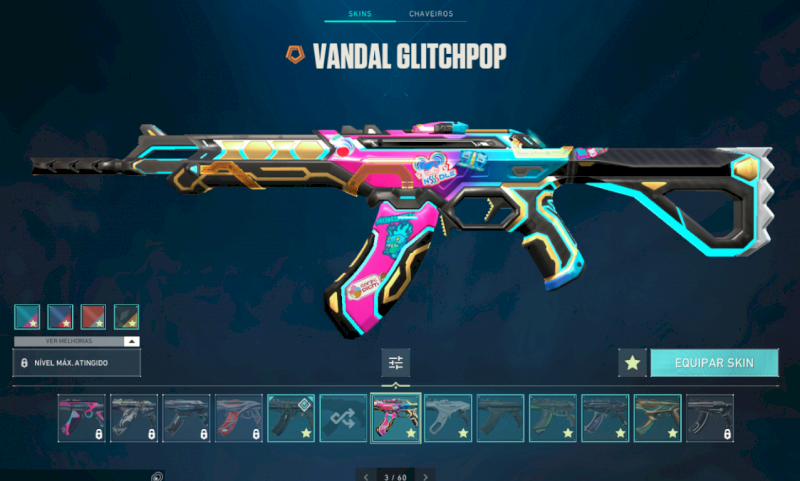Select the pink and teal color variant
The width and height of the screenshot is (800, 481).
pos(27,317)
